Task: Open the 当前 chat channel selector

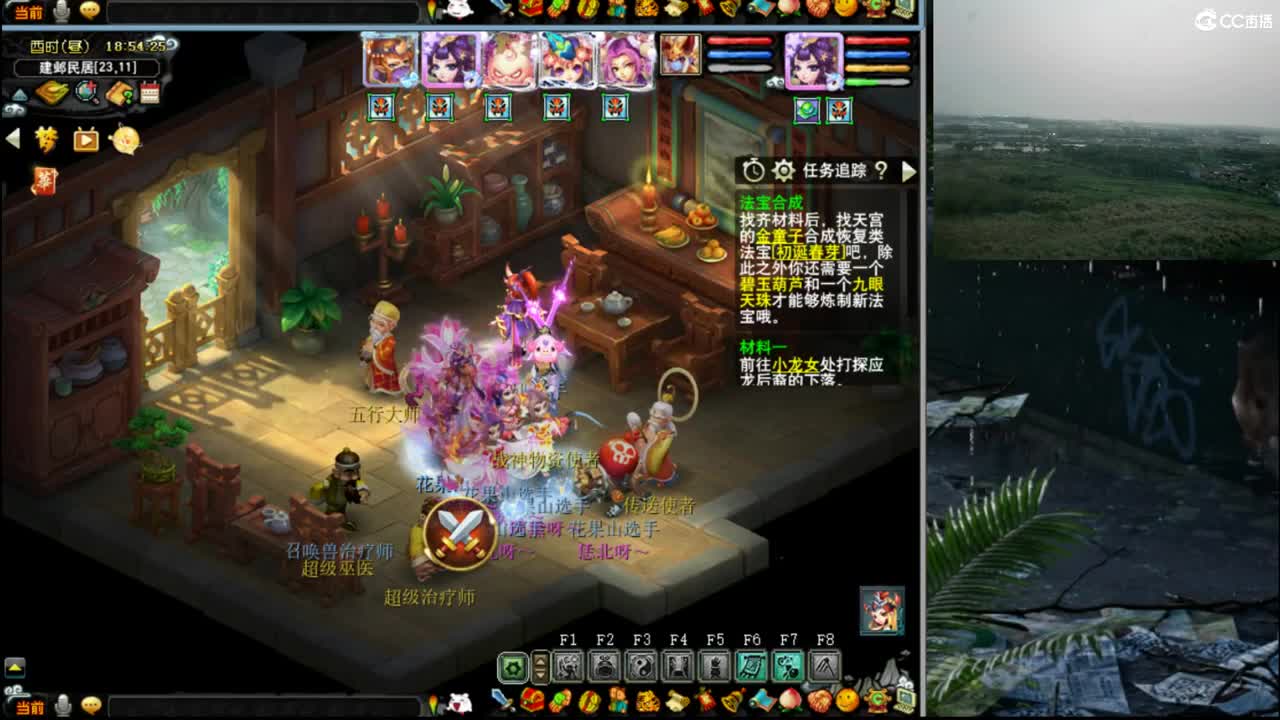Action: click(28, 13)
